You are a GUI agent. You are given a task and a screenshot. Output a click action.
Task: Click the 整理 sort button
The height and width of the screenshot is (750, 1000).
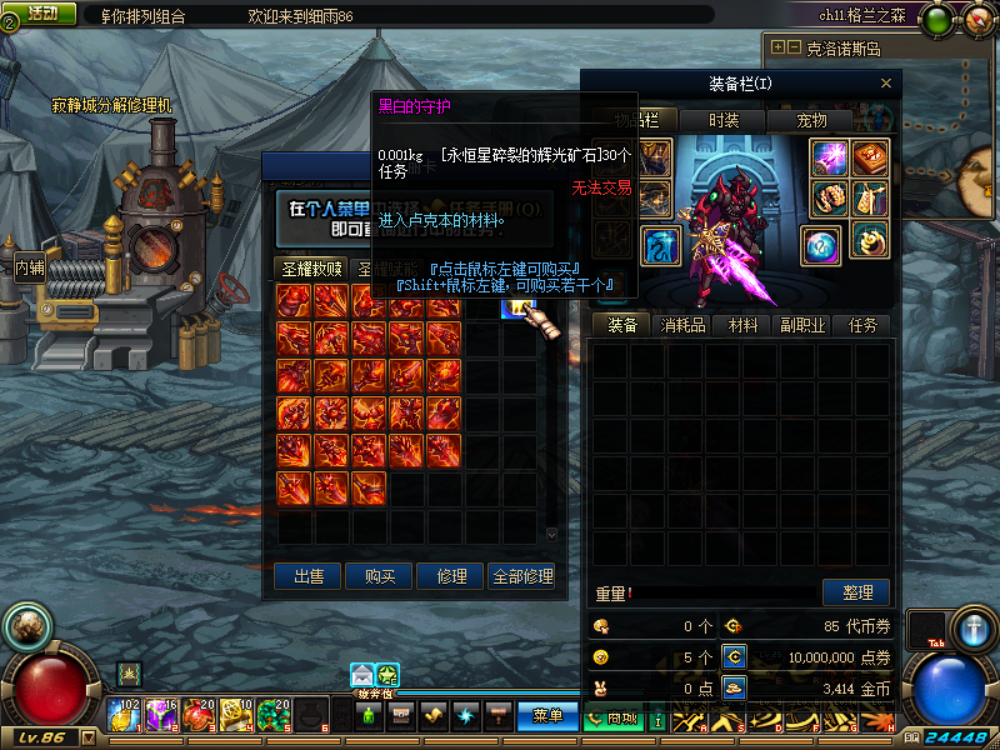[857, 592]
